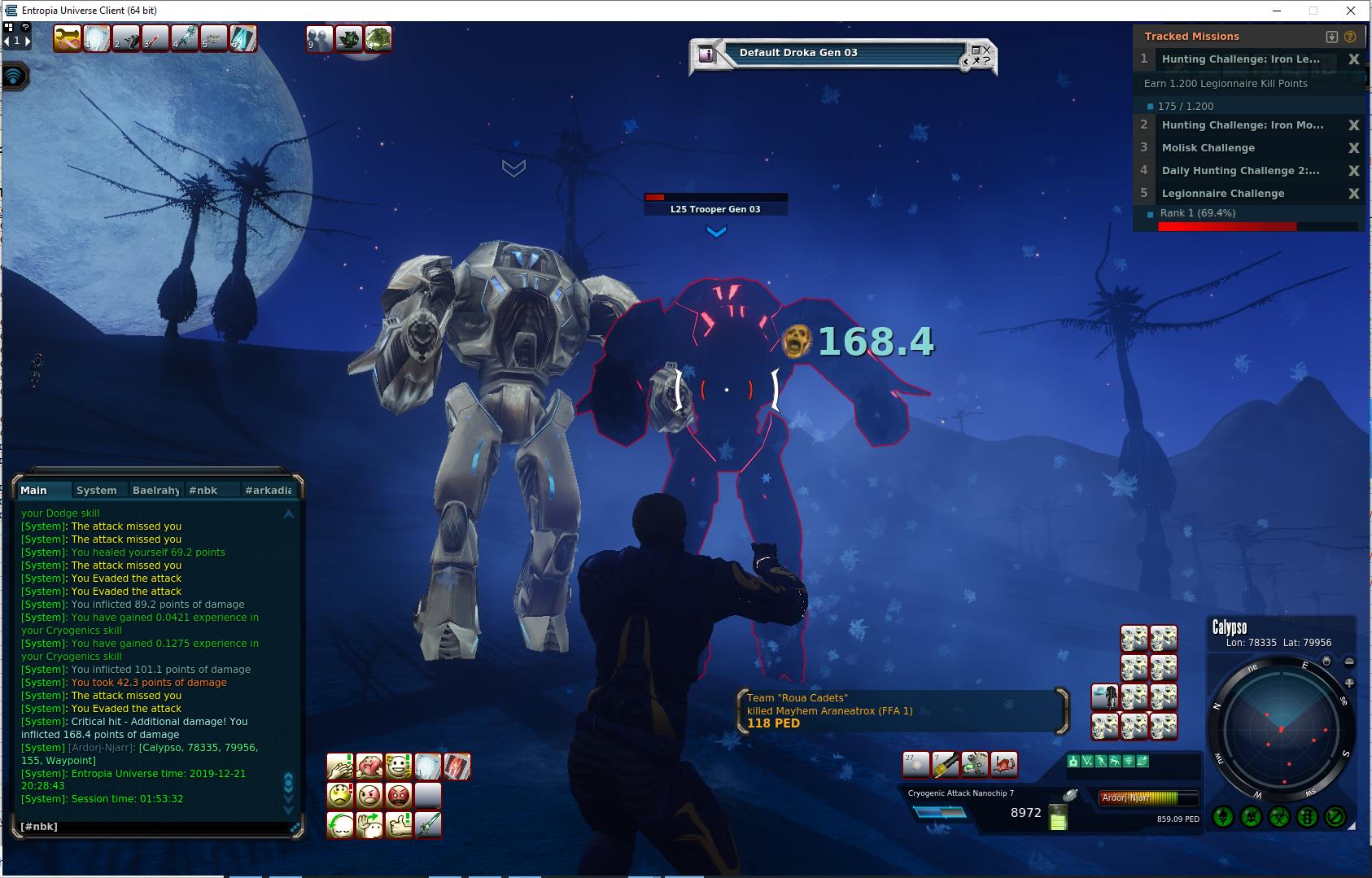
Task: Click the wrench and infinity hotbar icon
Action: click(67, 38)
